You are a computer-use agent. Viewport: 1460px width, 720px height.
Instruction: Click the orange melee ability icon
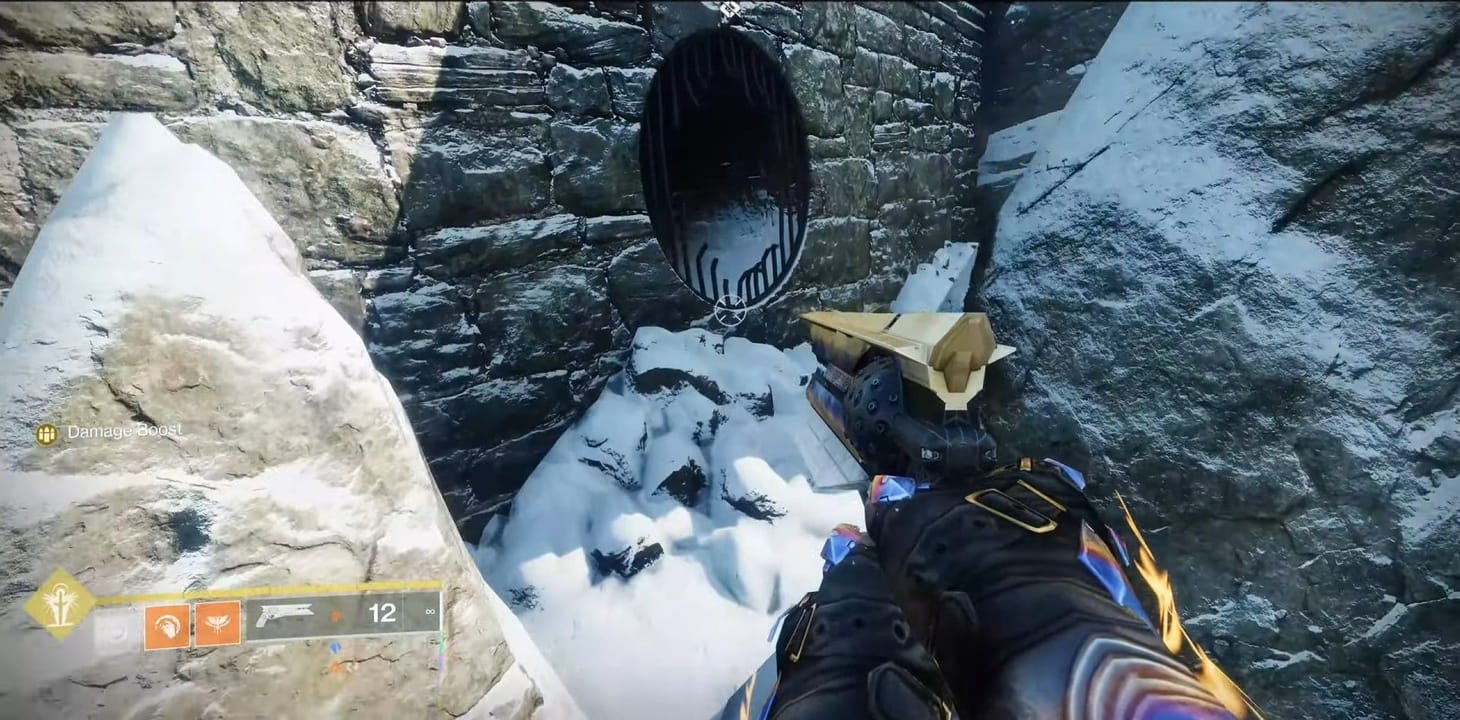click(x=167, y=623)
